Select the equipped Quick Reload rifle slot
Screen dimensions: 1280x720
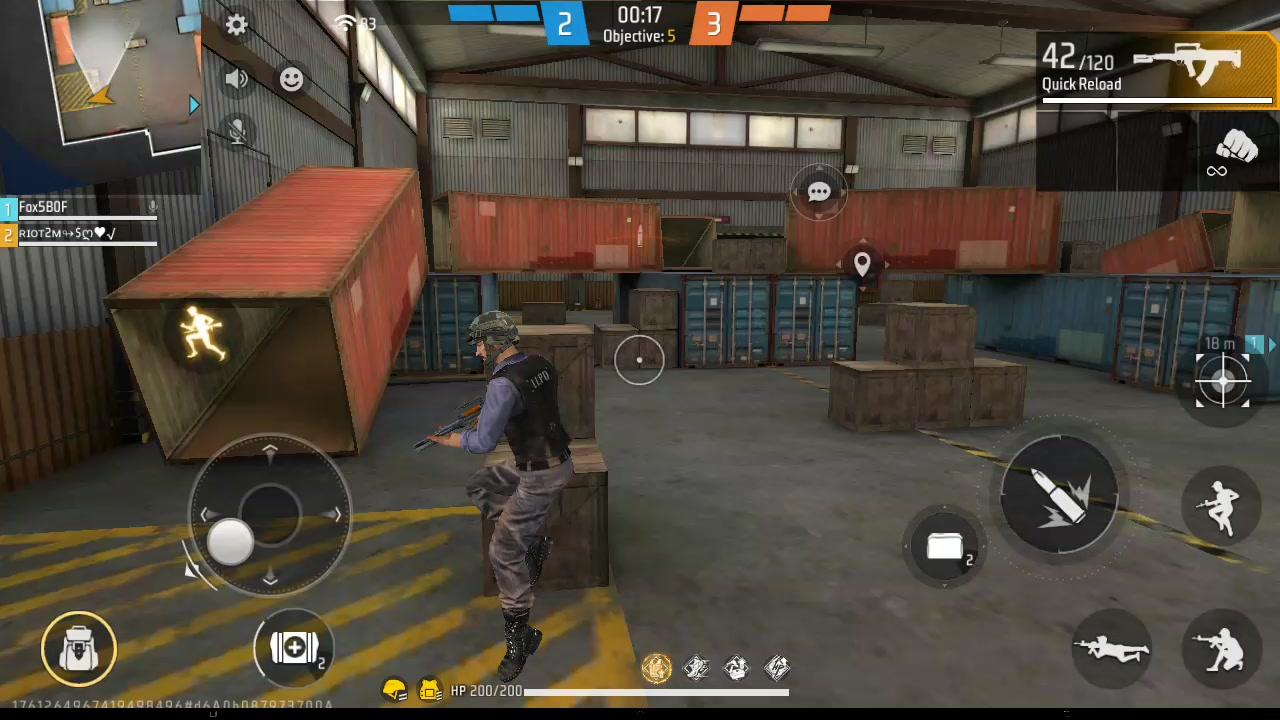tap(1155, 68)
